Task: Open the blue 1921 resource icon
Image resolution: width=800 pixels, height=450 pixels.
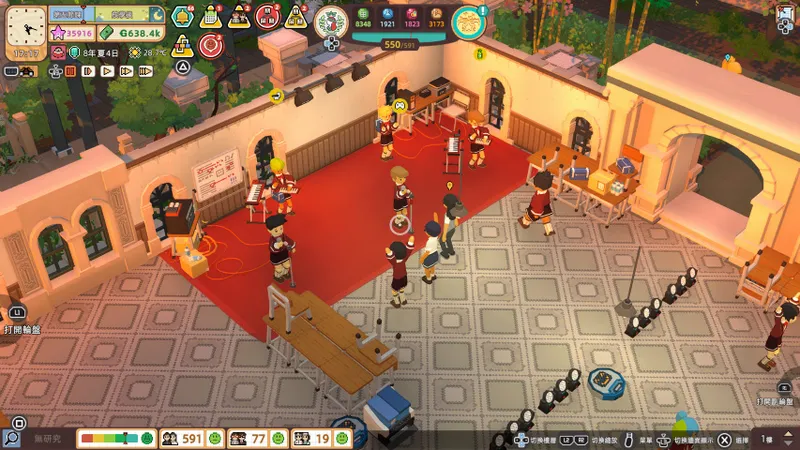Action: (x=388, y=17)
